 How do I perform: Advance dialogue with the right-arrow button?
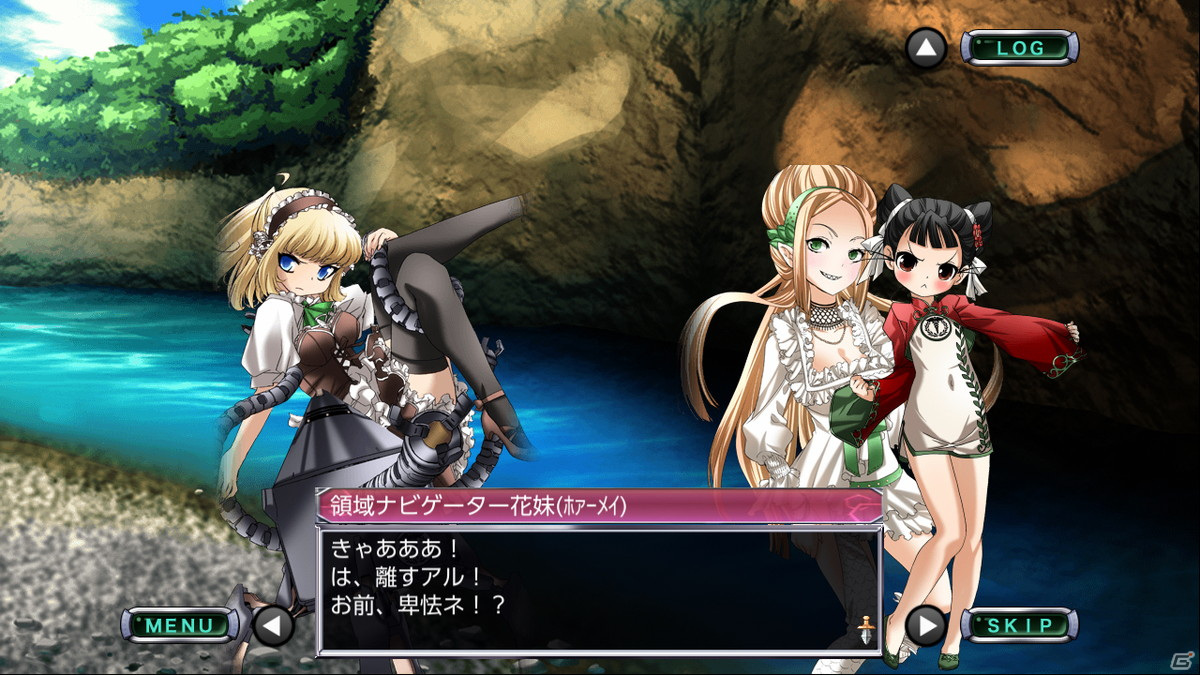pos(926,626)
